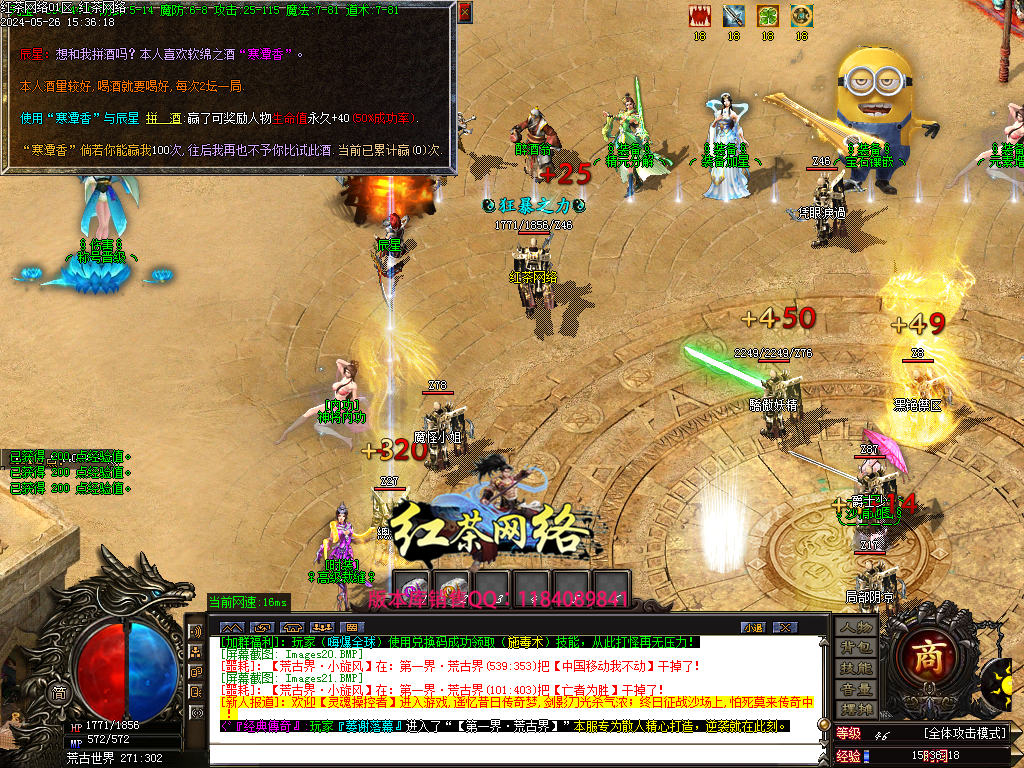Close the chat panel with its X button
Viewport: 1024px width, 768px height.
click(786, 627)
